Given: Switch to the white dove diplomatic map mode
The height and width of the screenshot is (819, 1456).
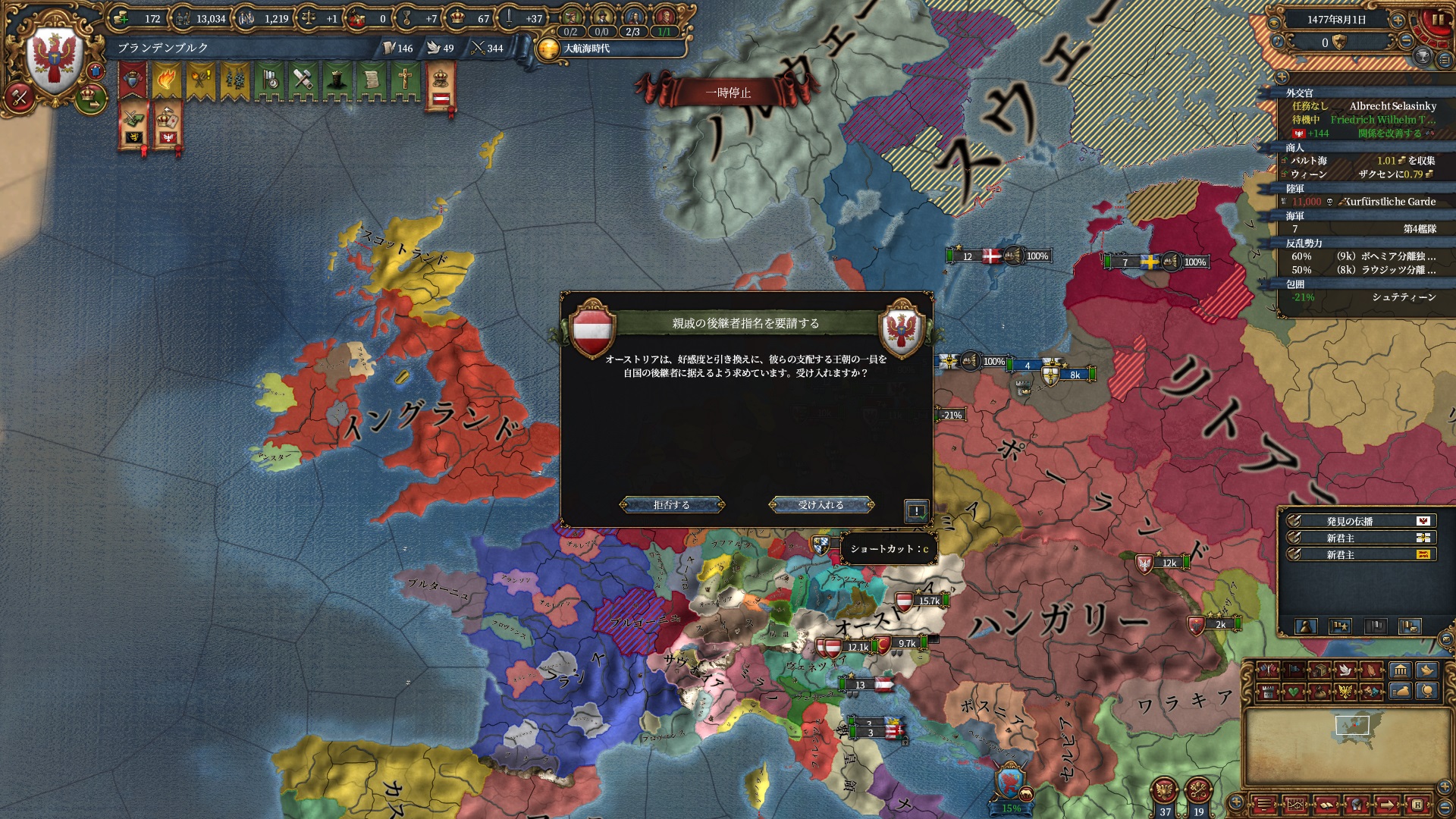Looking at the screenshot, I should point(1345,670).
